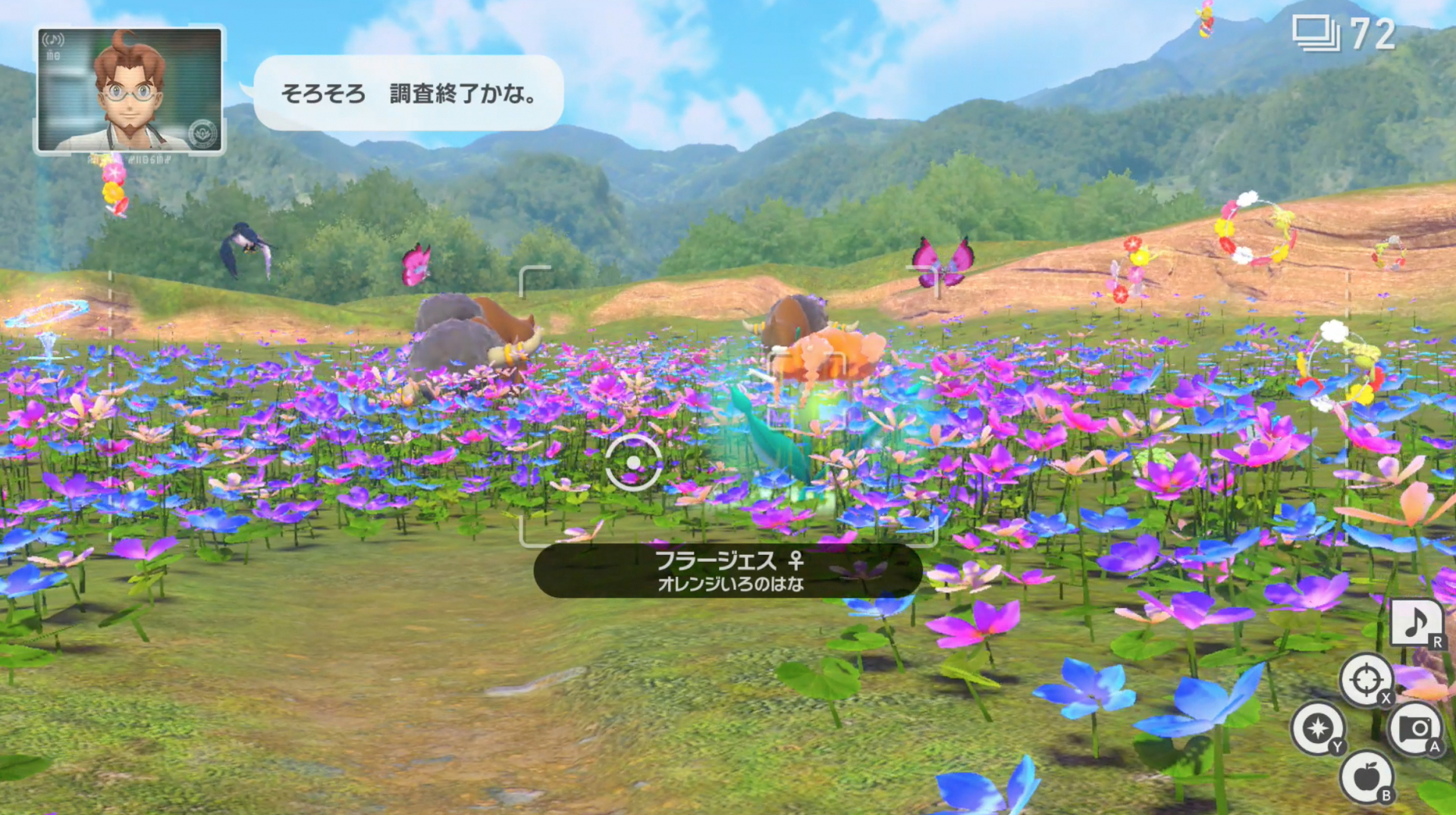Select the Scan crosshair icon labeled X
This screenshot has height=815, width=1456.
click(1367, 678)
